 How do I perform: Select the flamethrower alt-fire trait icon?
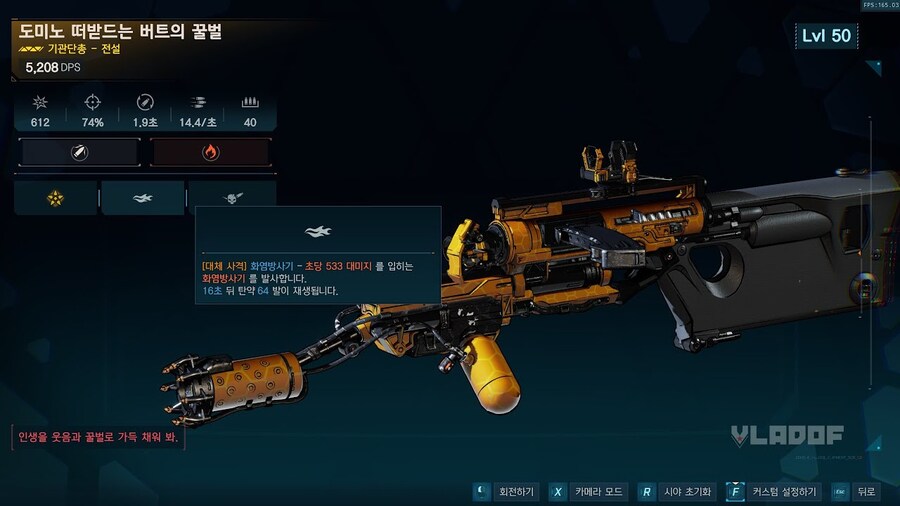(143, 198)
